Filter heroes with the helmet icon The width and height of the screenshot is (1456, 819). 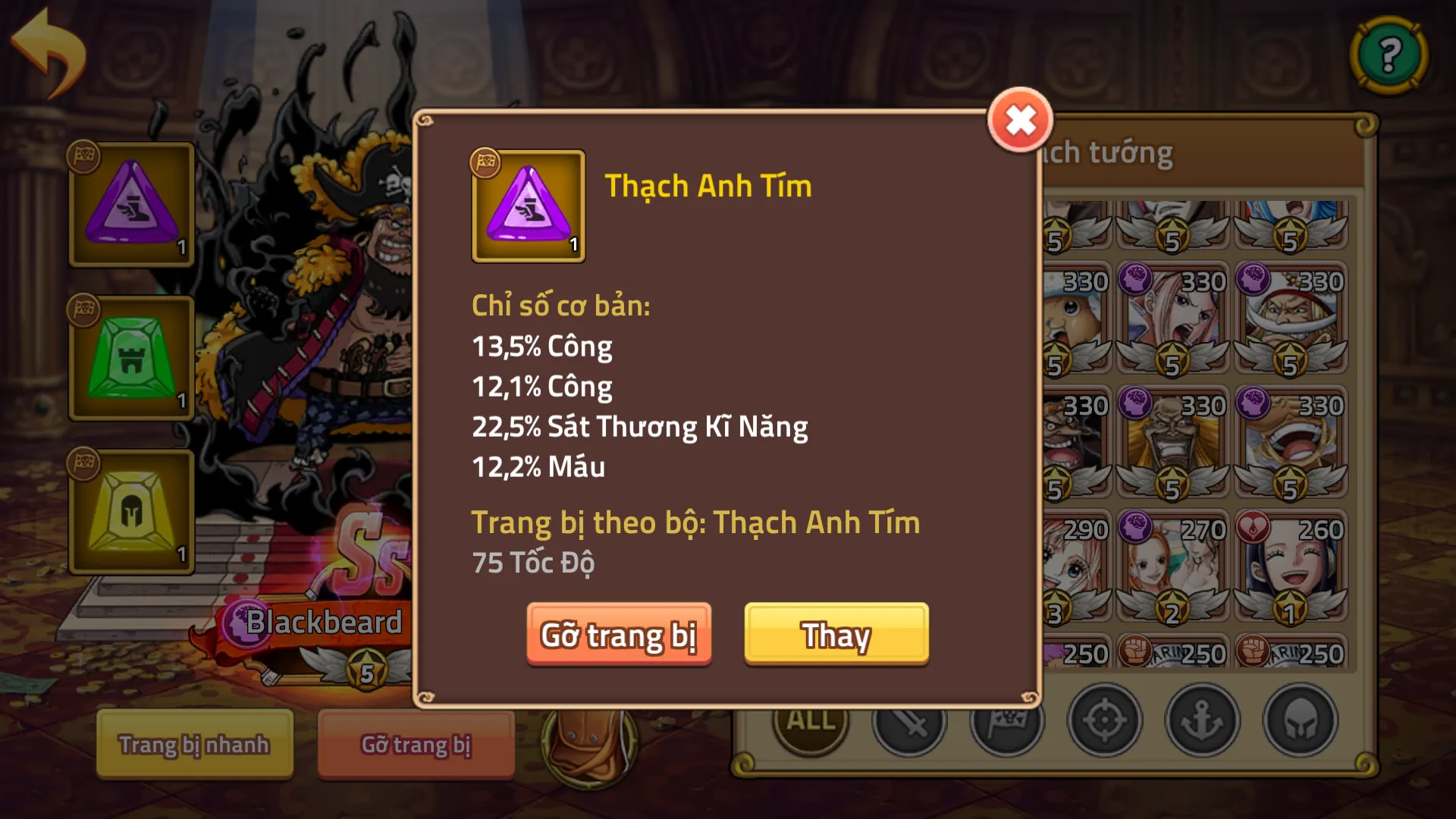1300,720
